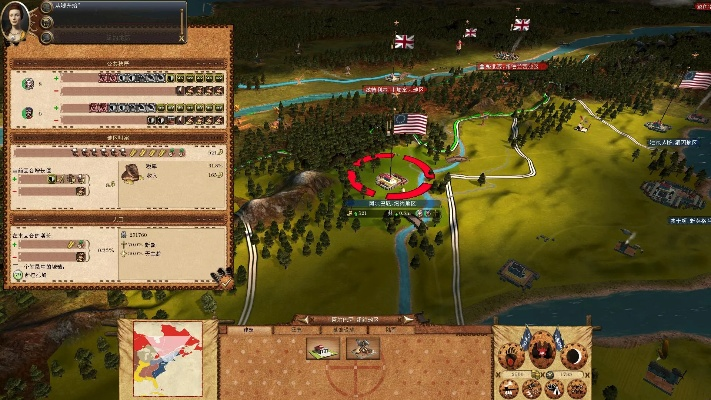
Task: Click the bear paw print button
Action: (x=510, y=357)
